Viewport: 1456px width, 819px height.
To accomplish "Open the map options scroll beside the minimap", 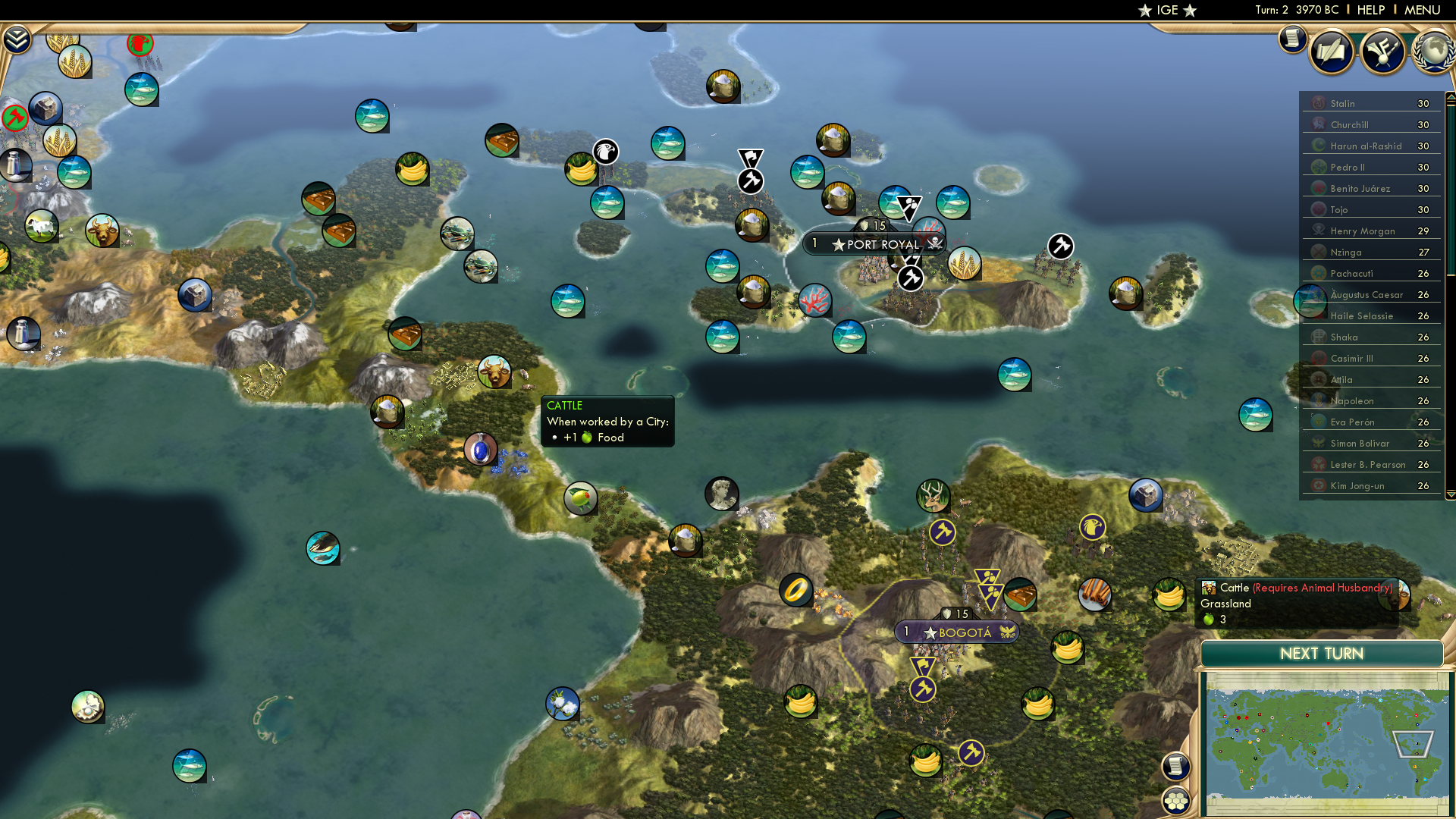I will [x=1175, y=767].
